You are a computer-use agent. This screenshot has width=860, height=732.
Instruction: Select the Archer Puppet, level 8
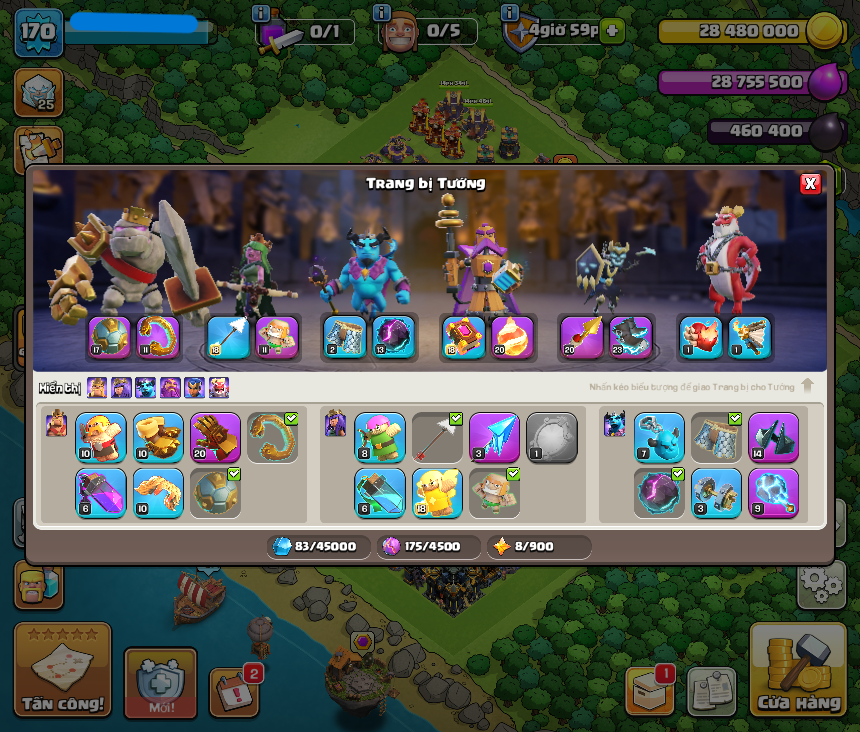click(380, 438)
